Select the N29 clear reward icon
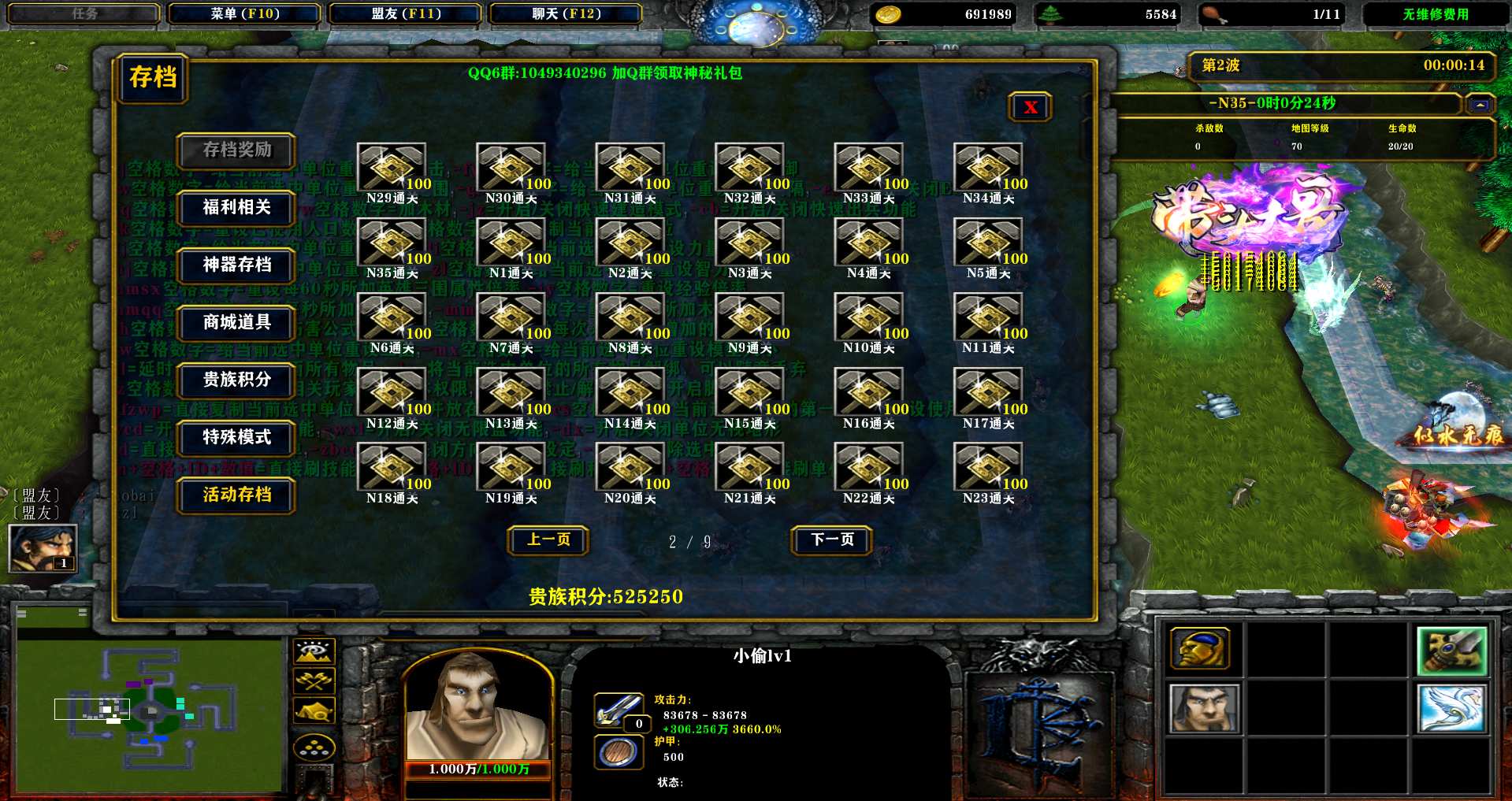The image size is (1512, 801). coord(392,167)
